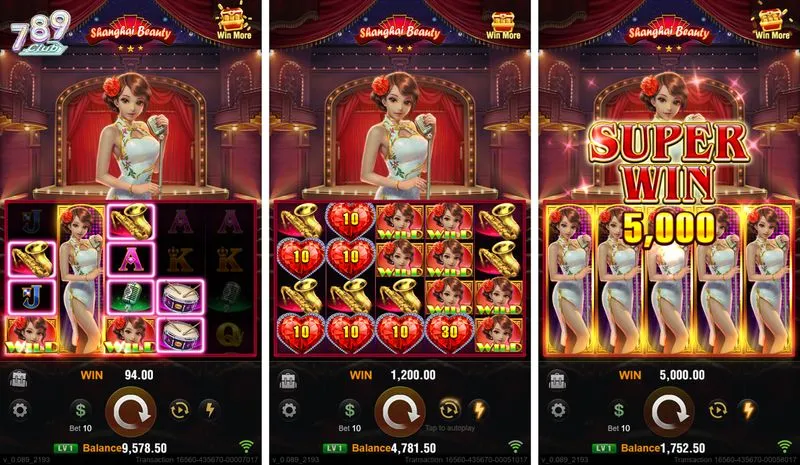The width and height of the screenshot is (800, 465).
Task: Select the dollar bet icon above Balance 1,752.50
Action: click(x=618, y=409)
